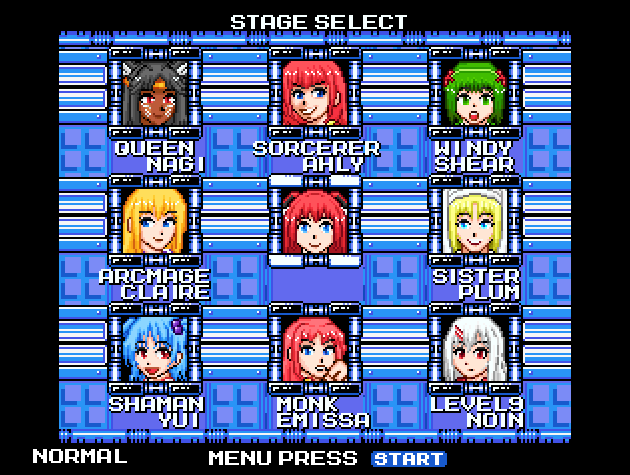Viewport: 630px width, 475px height.
Task: Select Shaman Yui's stage portrait
Action: click(x=155, y=349)
